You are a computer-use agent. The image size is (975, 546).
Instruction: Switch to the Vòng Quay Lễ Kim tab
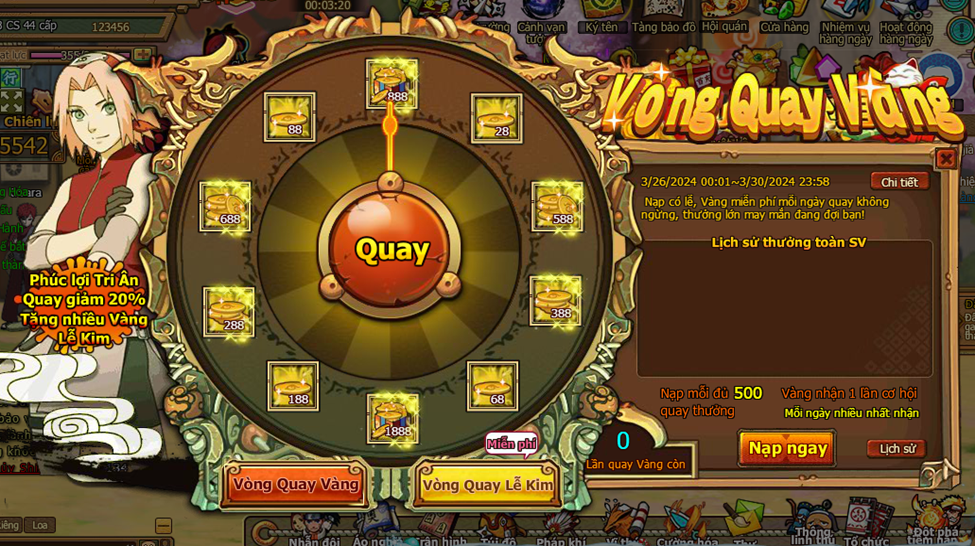point(487,485)
